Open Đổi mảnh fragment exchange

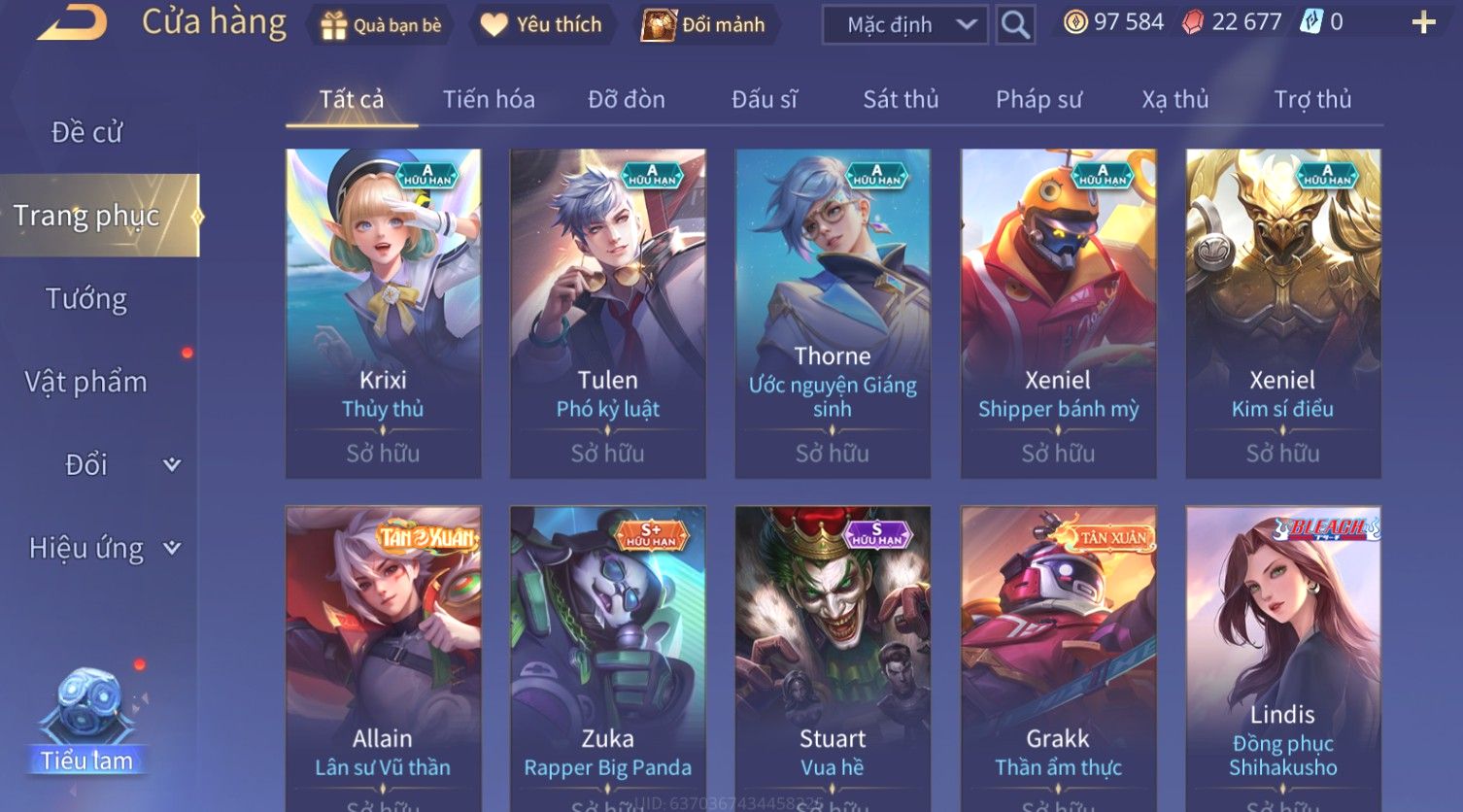tap(704, 25)
